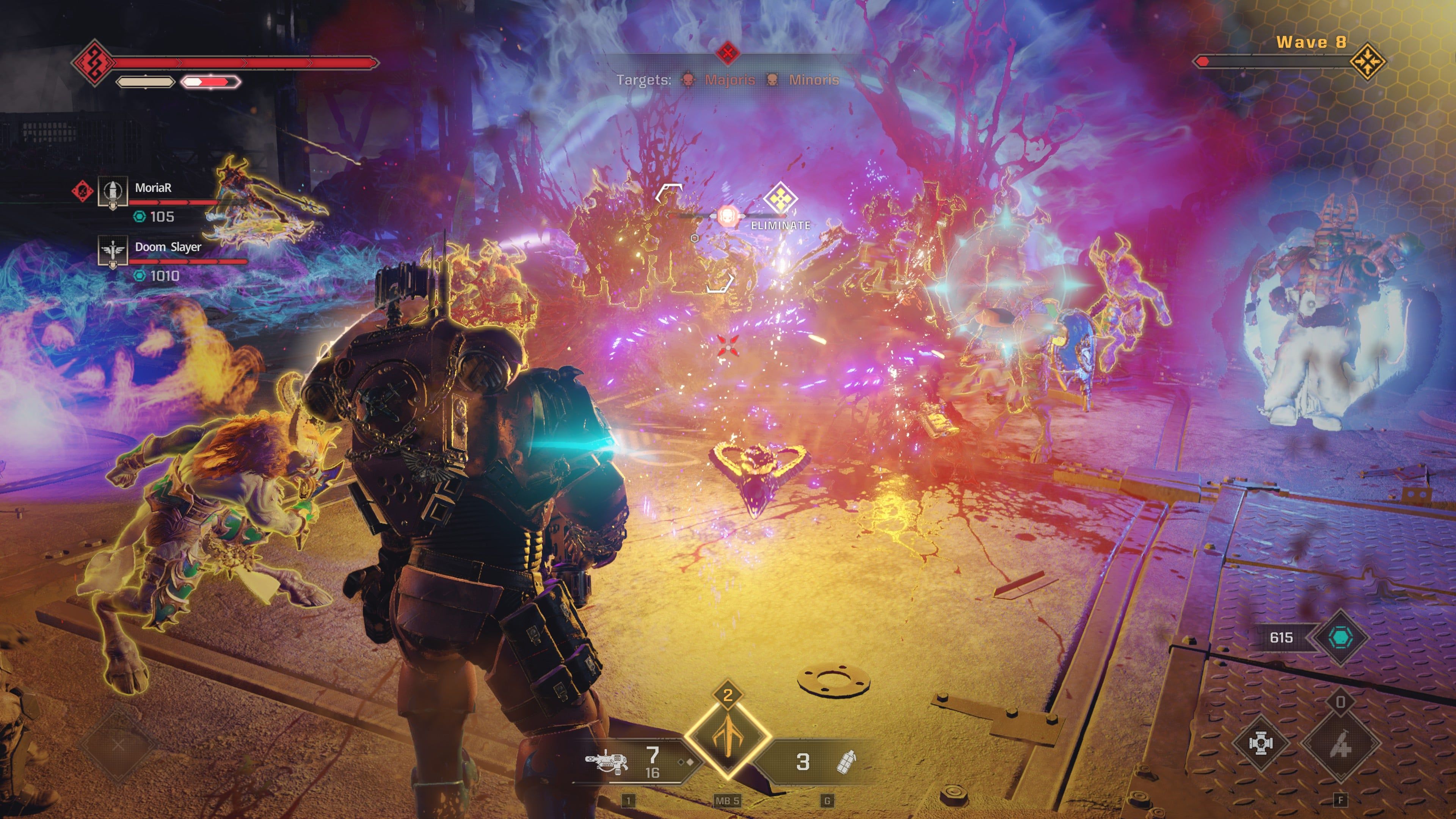
Task: Click the red downed marker beside MoriaR
Action: coord(83,190)
